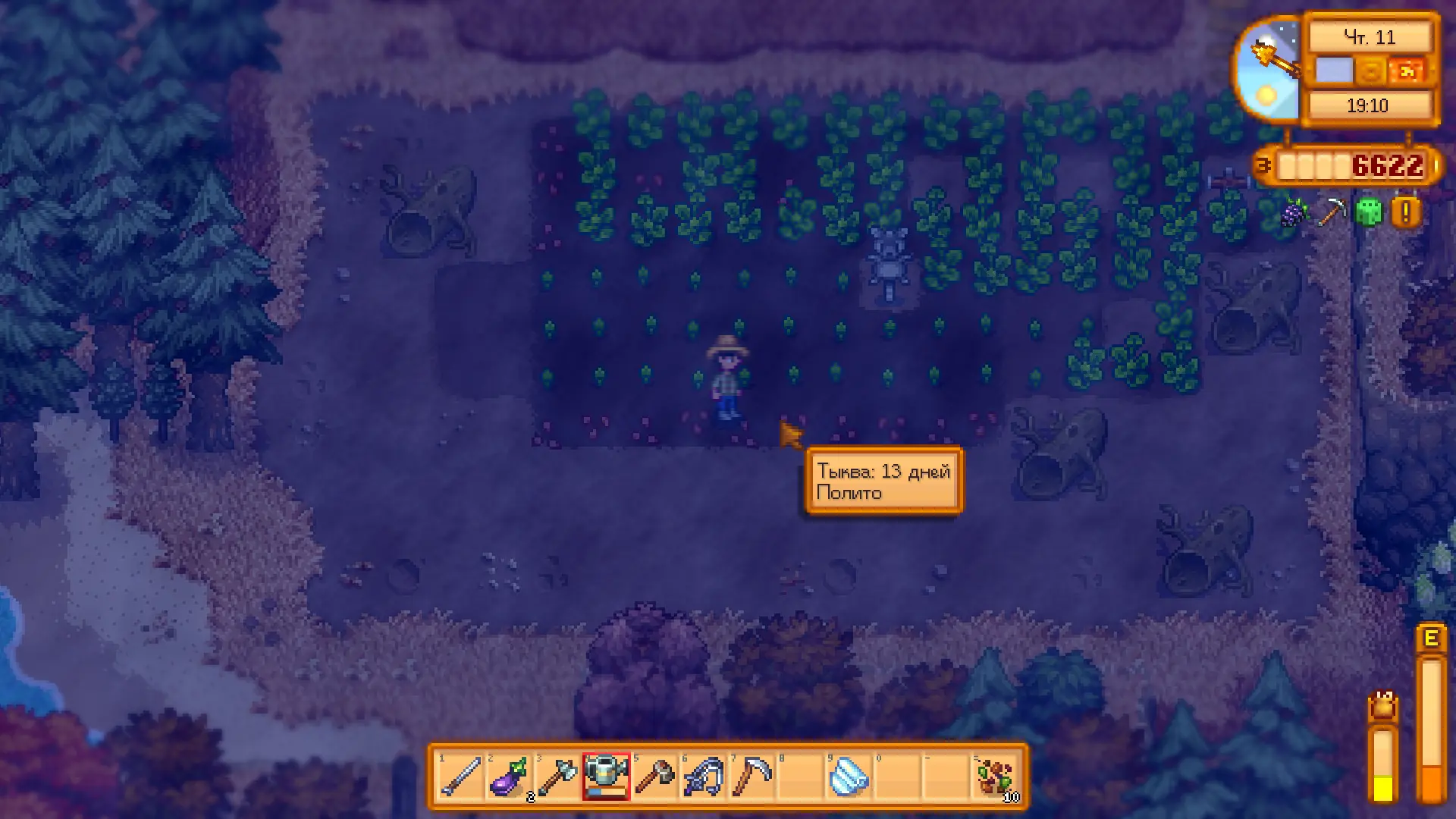Screen dimensions: 1456x819
Task: Select the axe in slot 3
Action: 559,775
